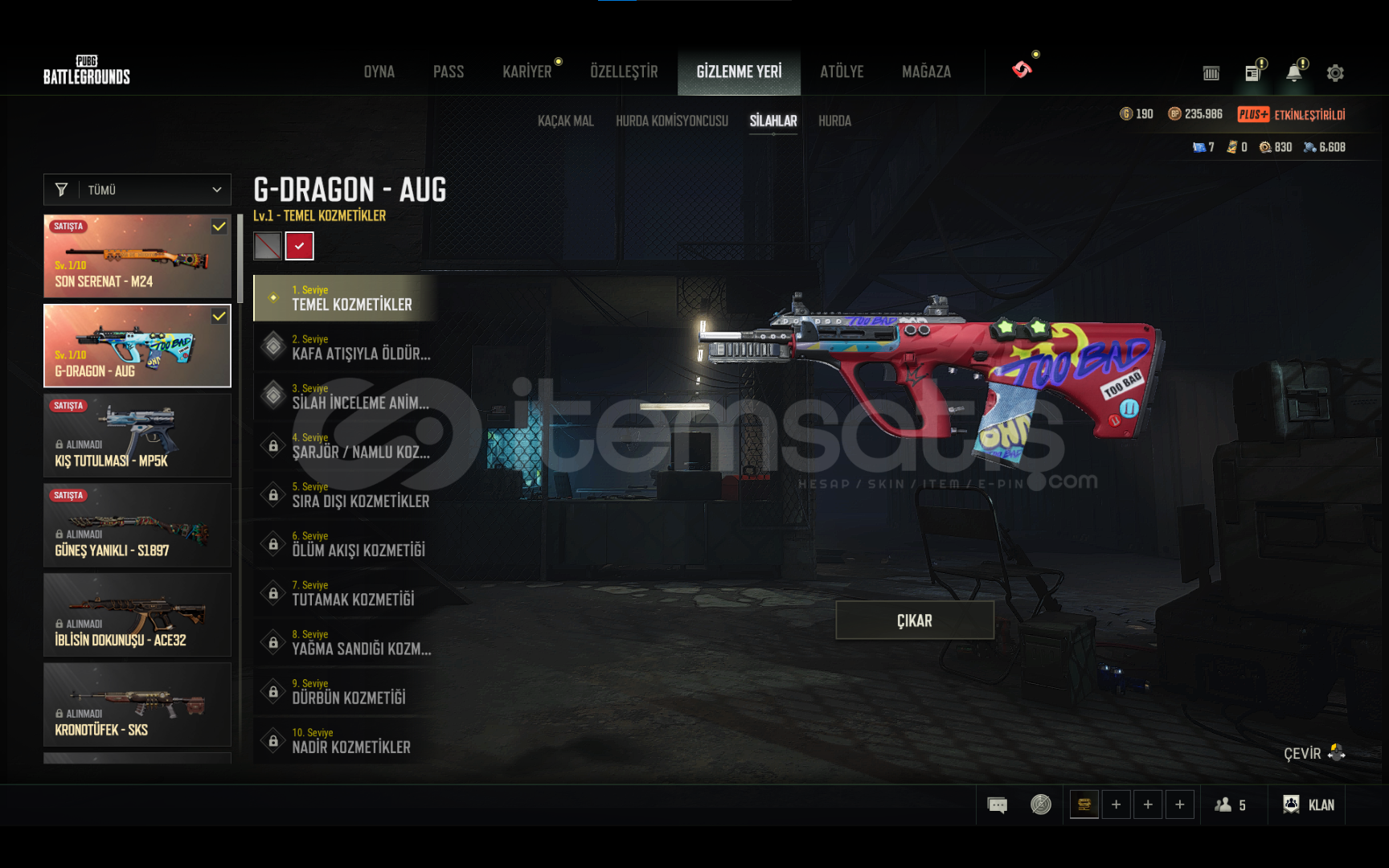The width and height of the screenshot is (1389, 868).
Task: Switch to the PASS tab
Action: pyautogui.click(x=449, y=72)
